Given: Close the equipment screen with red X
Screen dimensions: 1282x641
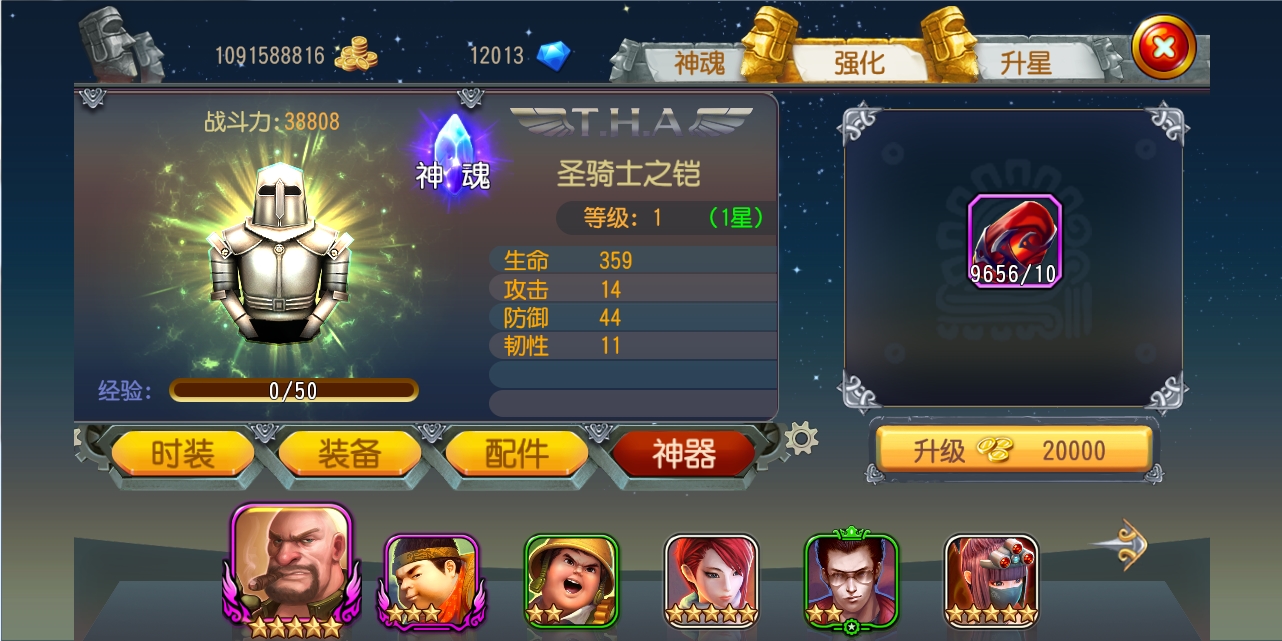Looking at the screenshot, I should click(1164, 46).
